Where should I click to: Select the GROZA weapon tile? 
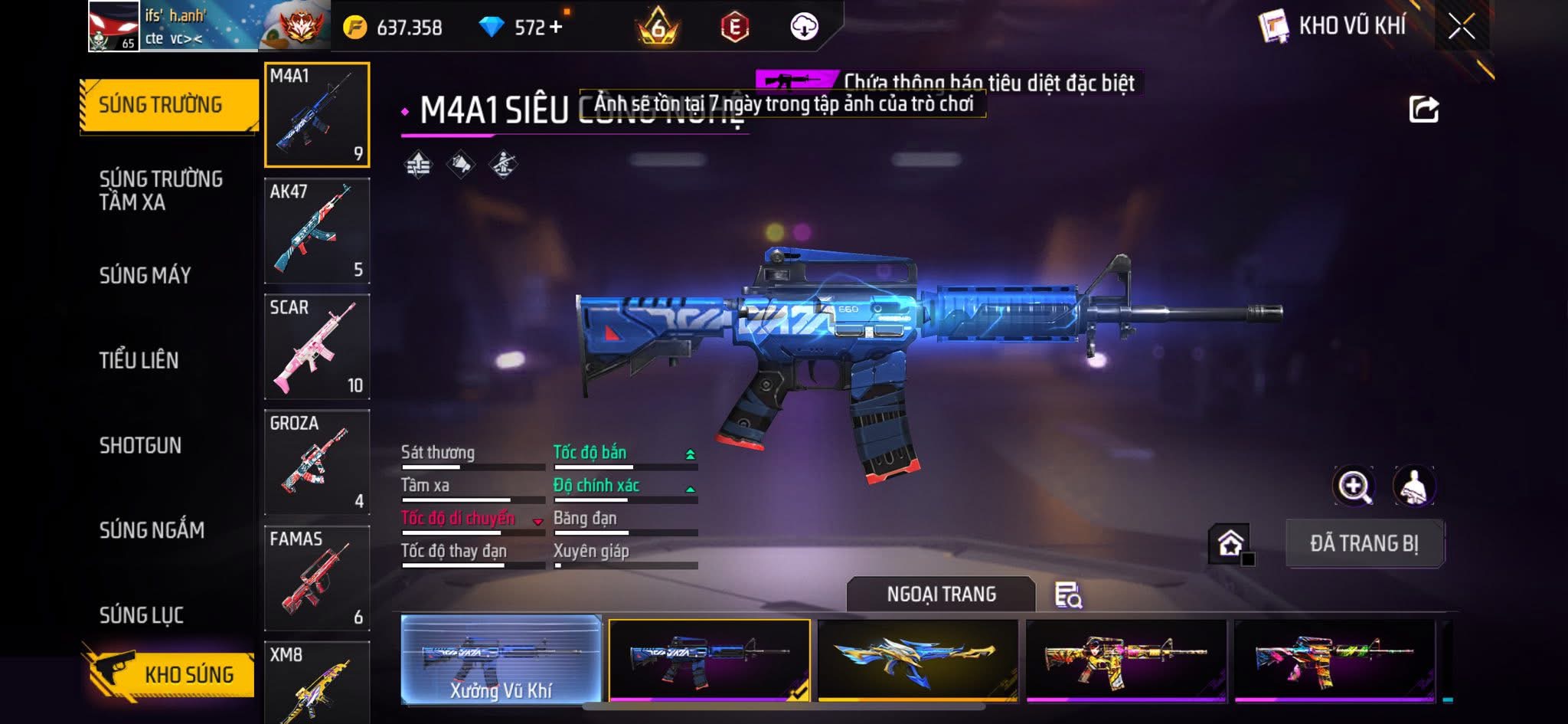[x=317, y=462]
